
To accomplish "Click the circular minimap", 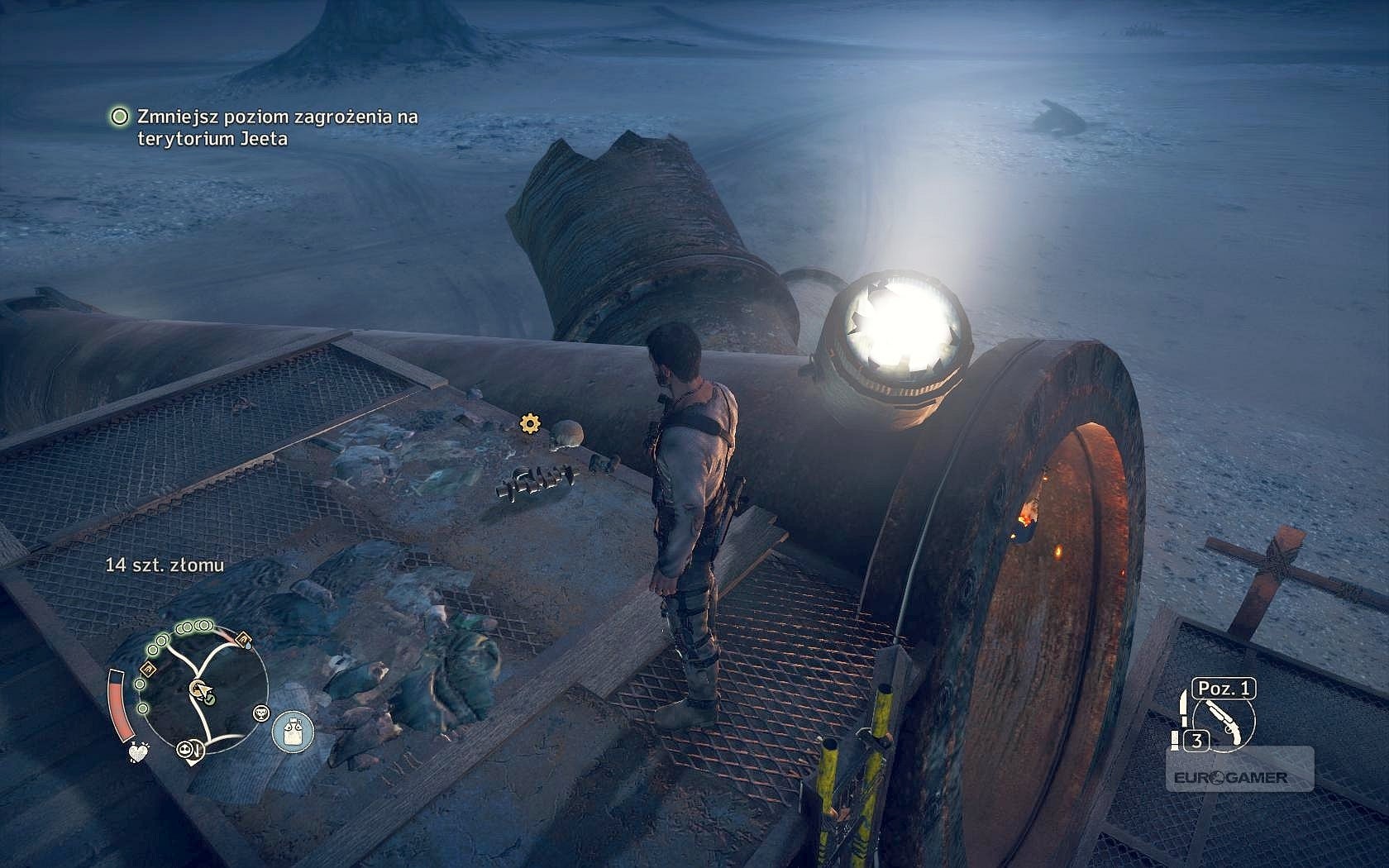I will [x=200, y=690].
